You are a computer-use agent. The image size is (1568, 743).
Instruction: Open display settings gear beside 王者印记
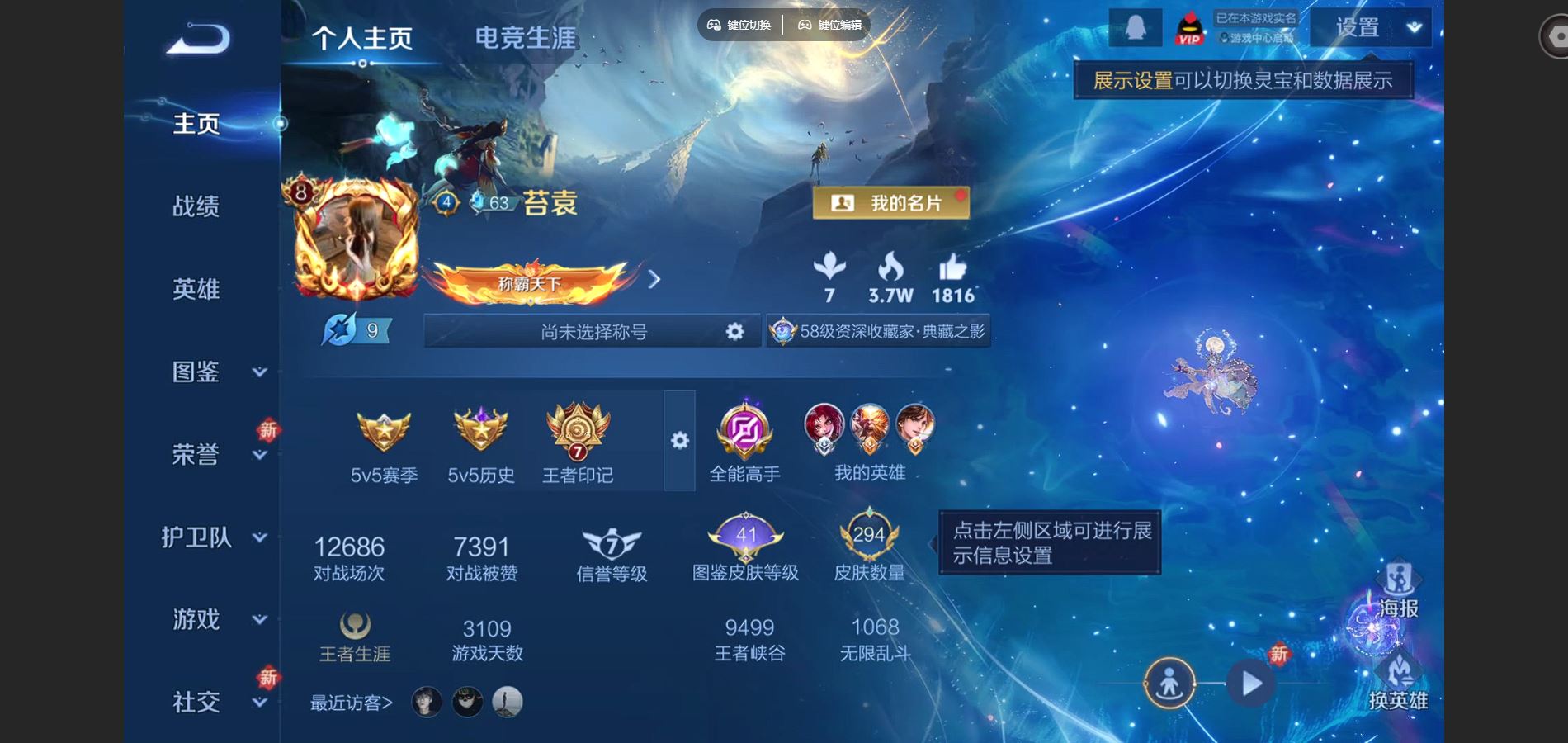point(679,442)
